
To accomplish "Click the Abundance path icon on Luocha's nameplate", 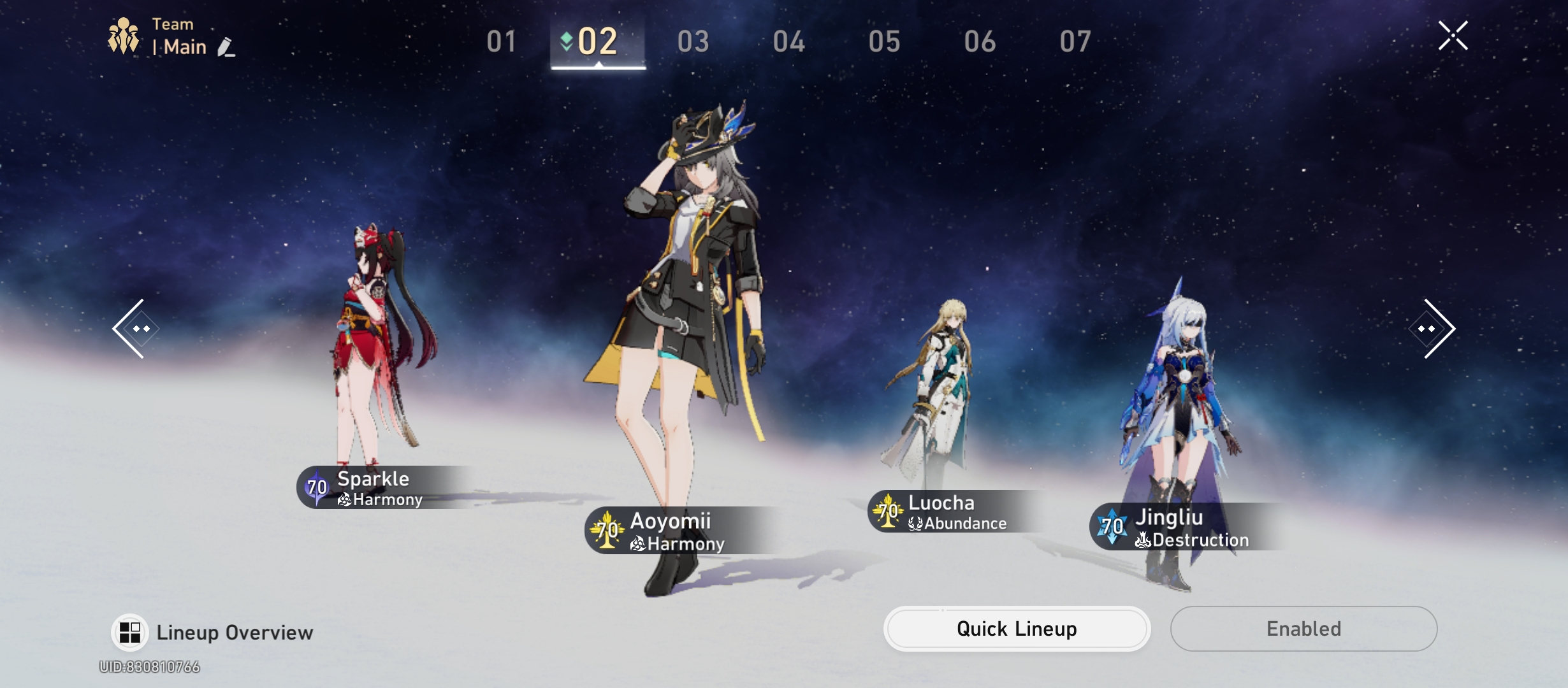I will [x=915, y=524].
